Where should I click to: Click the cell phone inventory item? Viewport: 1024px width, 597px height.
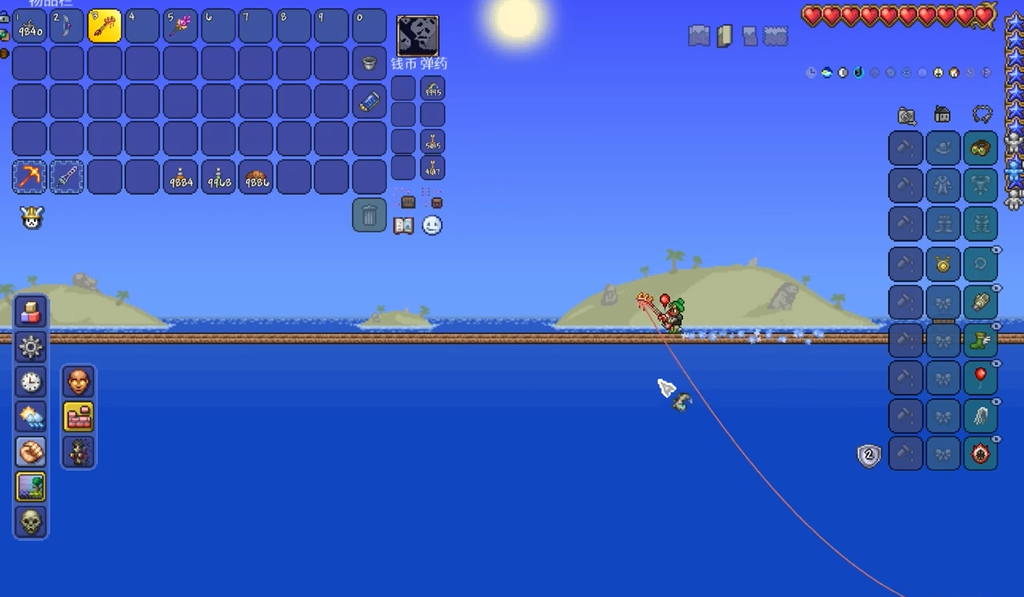[x=370, y=100]
